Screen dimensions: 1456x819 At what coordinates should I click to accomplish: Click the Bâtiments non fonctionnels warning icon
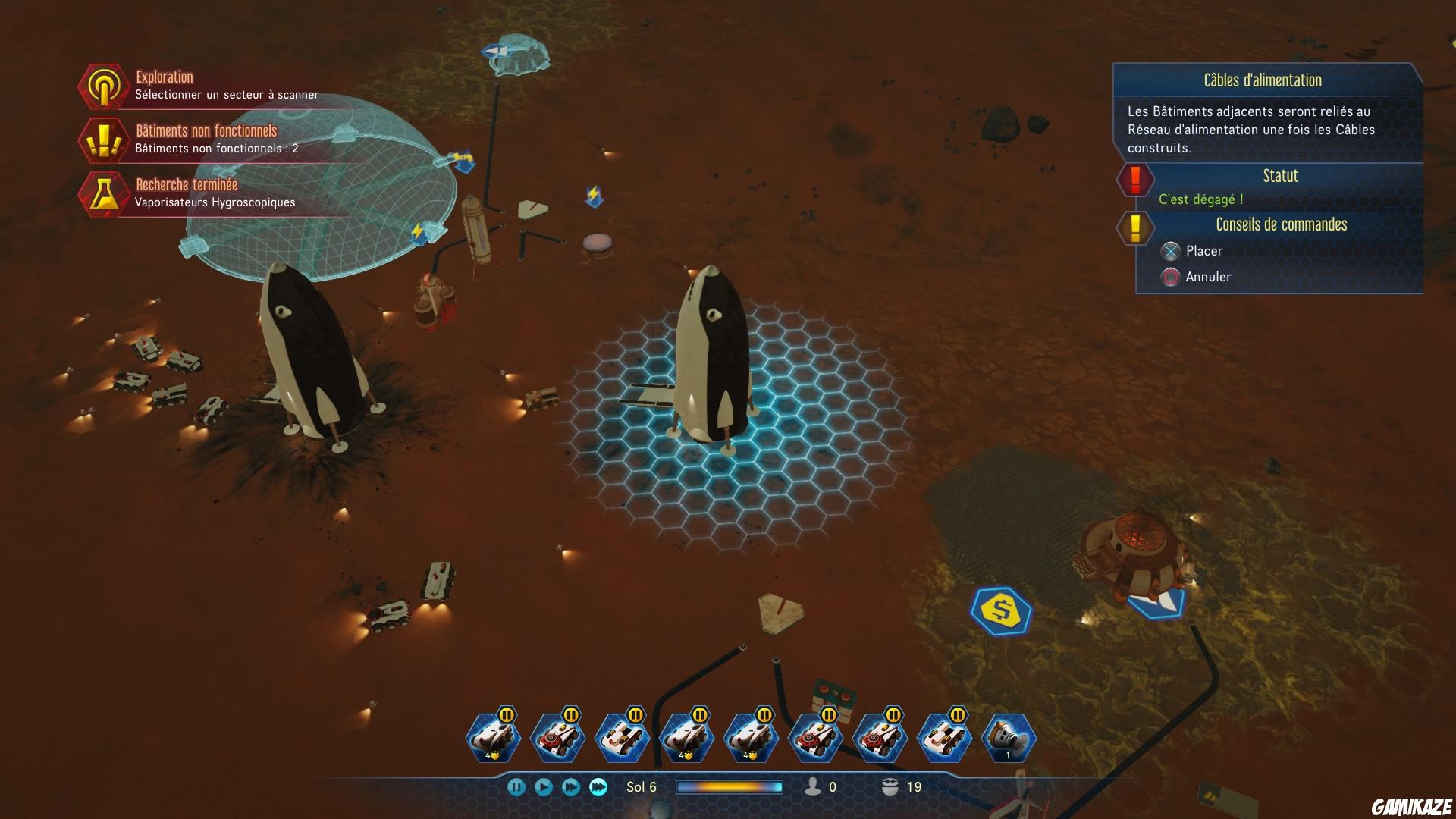[x=104, y=140]
